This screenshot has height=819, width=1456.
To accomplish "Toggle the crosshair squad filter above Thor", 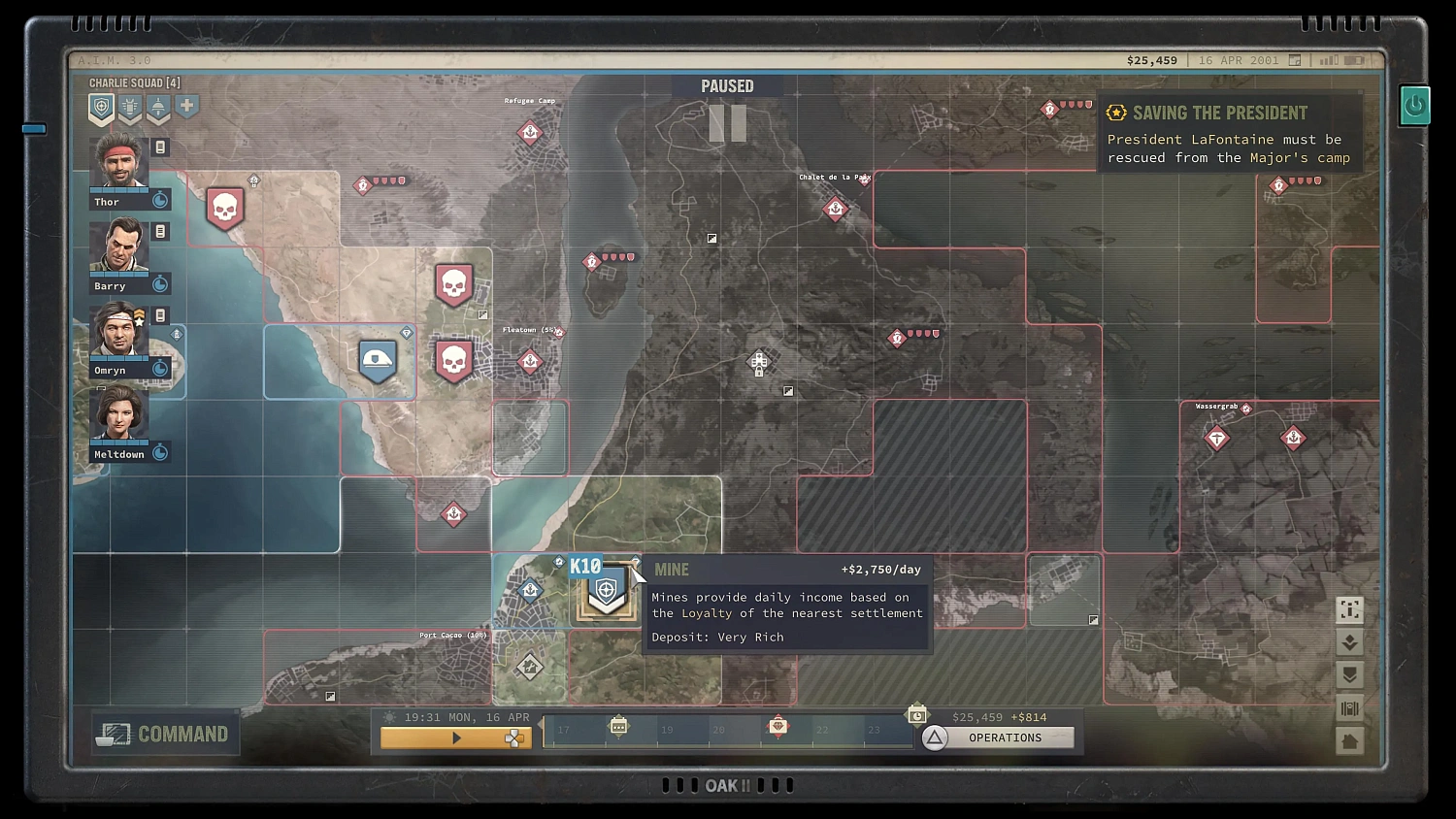I will pyautogui.click(x=101, y=108).
